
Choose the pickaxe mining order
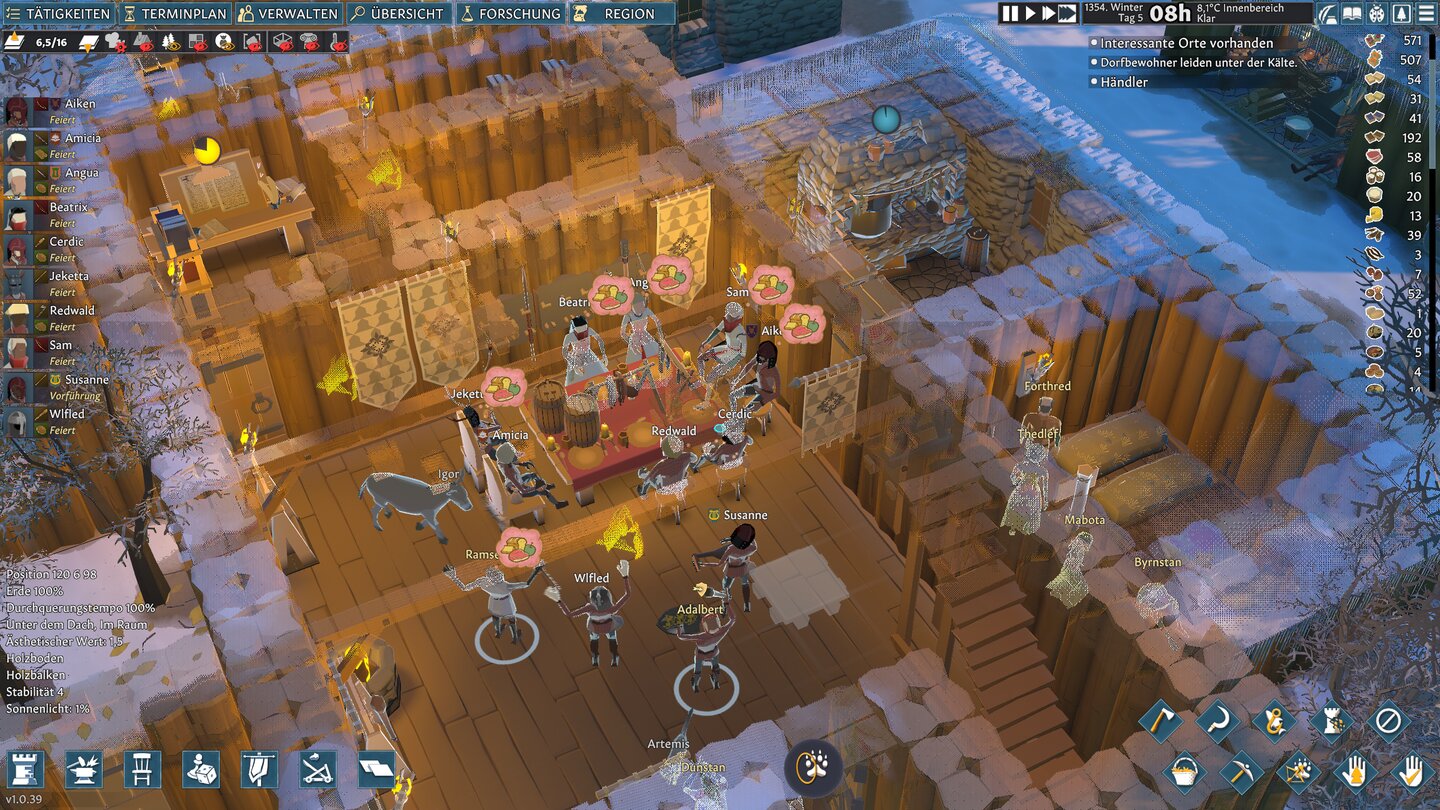tap(1241, 771)
